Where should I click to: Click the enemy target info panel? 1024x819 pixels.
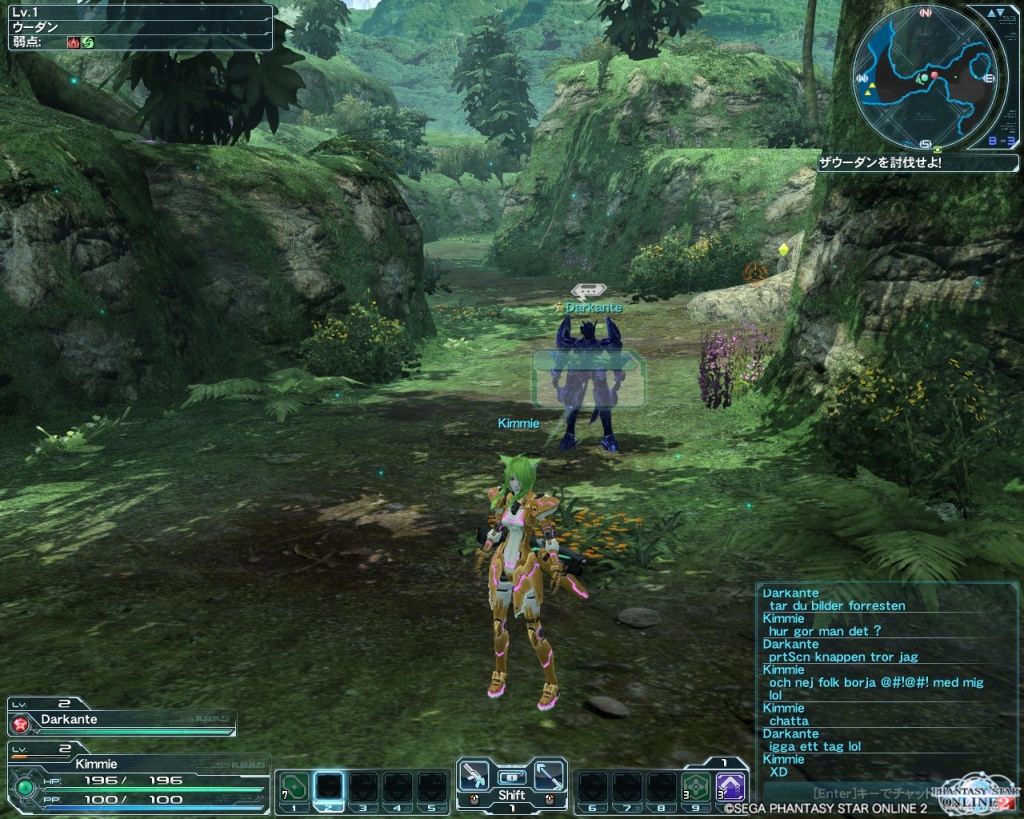tap(137, 27)
